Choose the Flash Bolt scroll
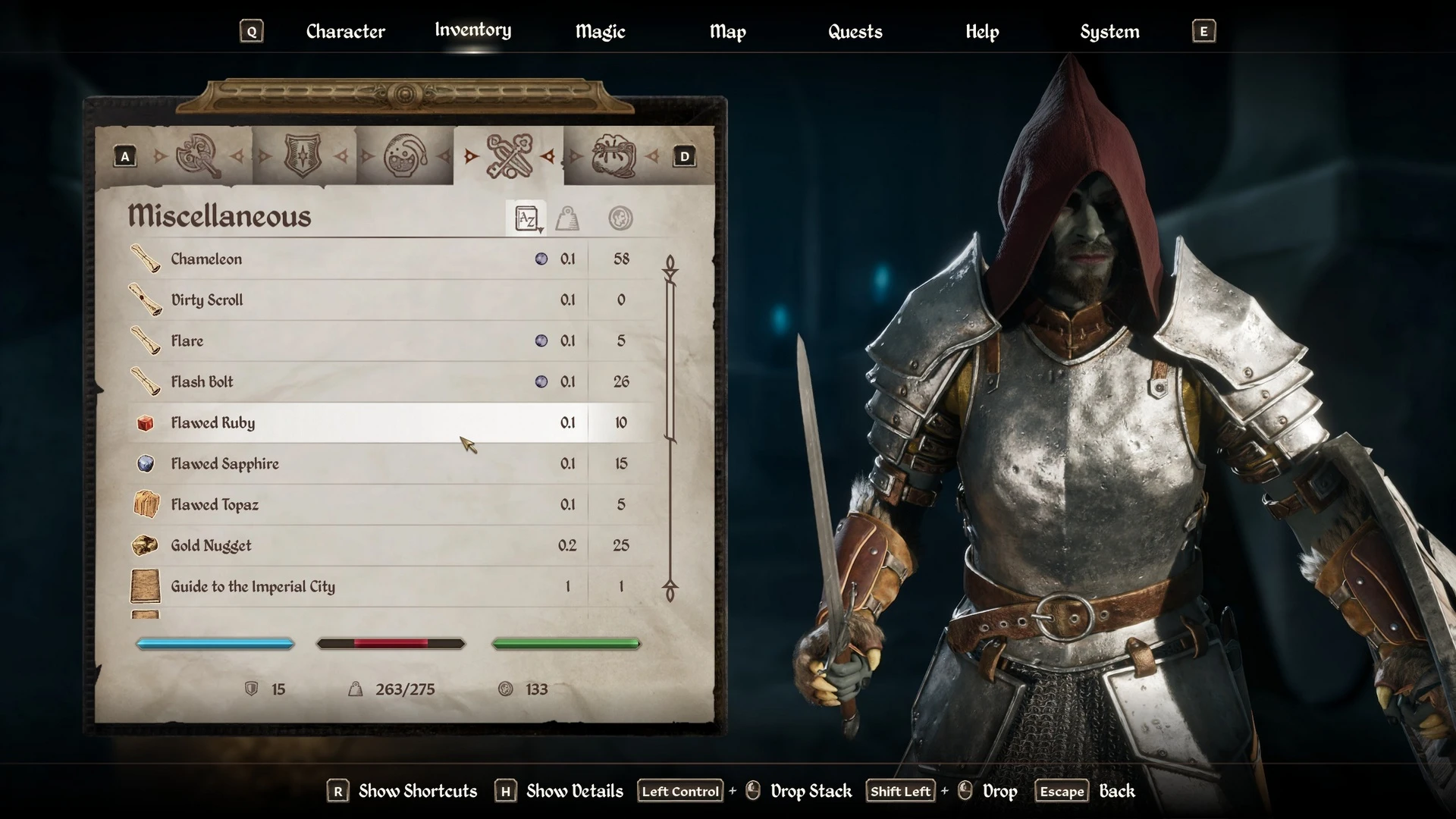The width and height of the screenshot is (1456, 819). point(202,382)
